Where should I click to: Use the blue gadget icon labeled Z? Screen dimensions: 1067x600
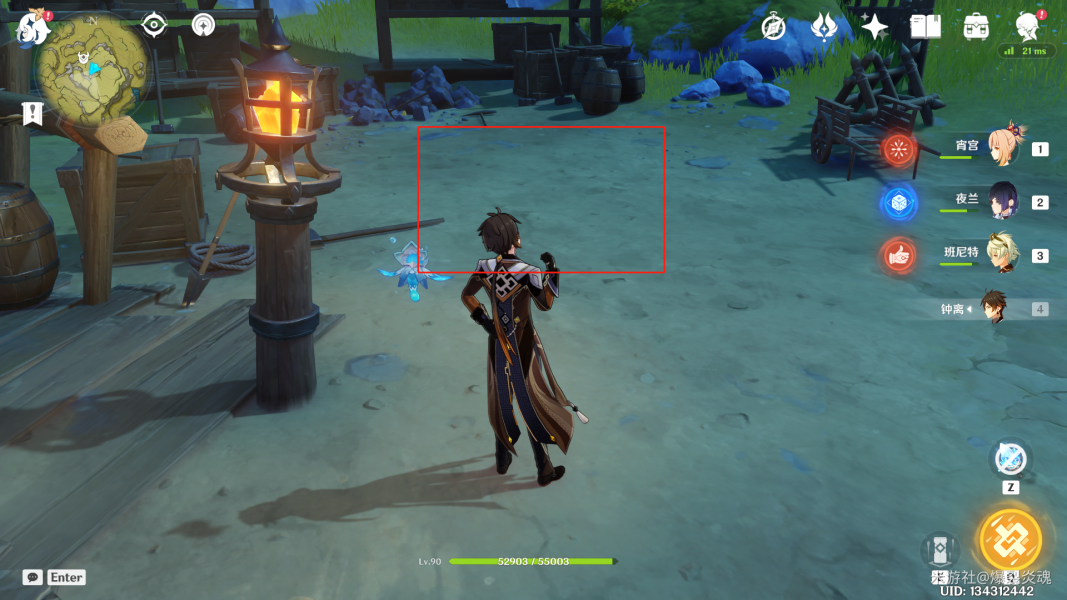(x=1010, y=461)
